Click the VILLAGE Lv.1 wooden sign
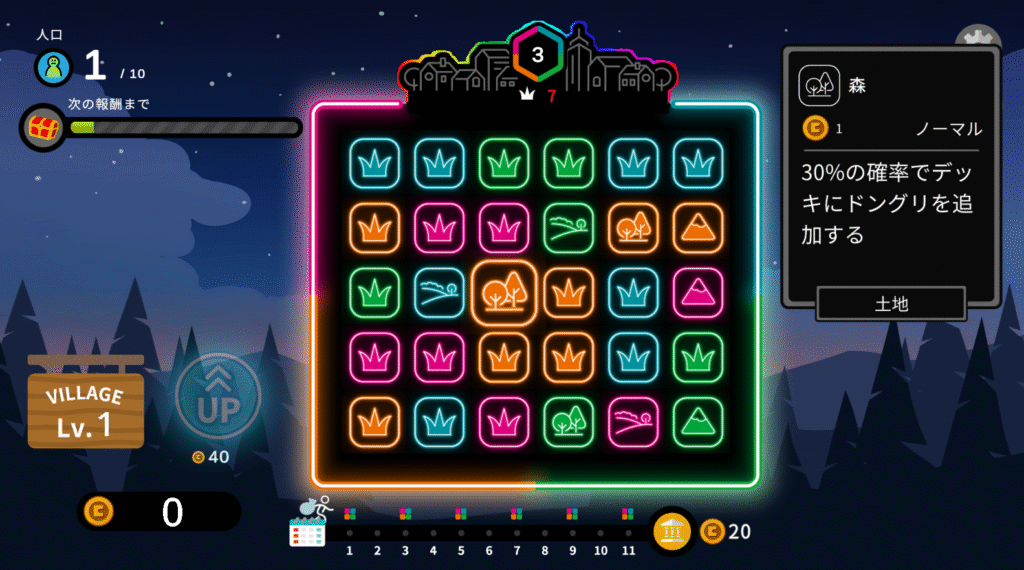1024x570 pixels. 85,408
